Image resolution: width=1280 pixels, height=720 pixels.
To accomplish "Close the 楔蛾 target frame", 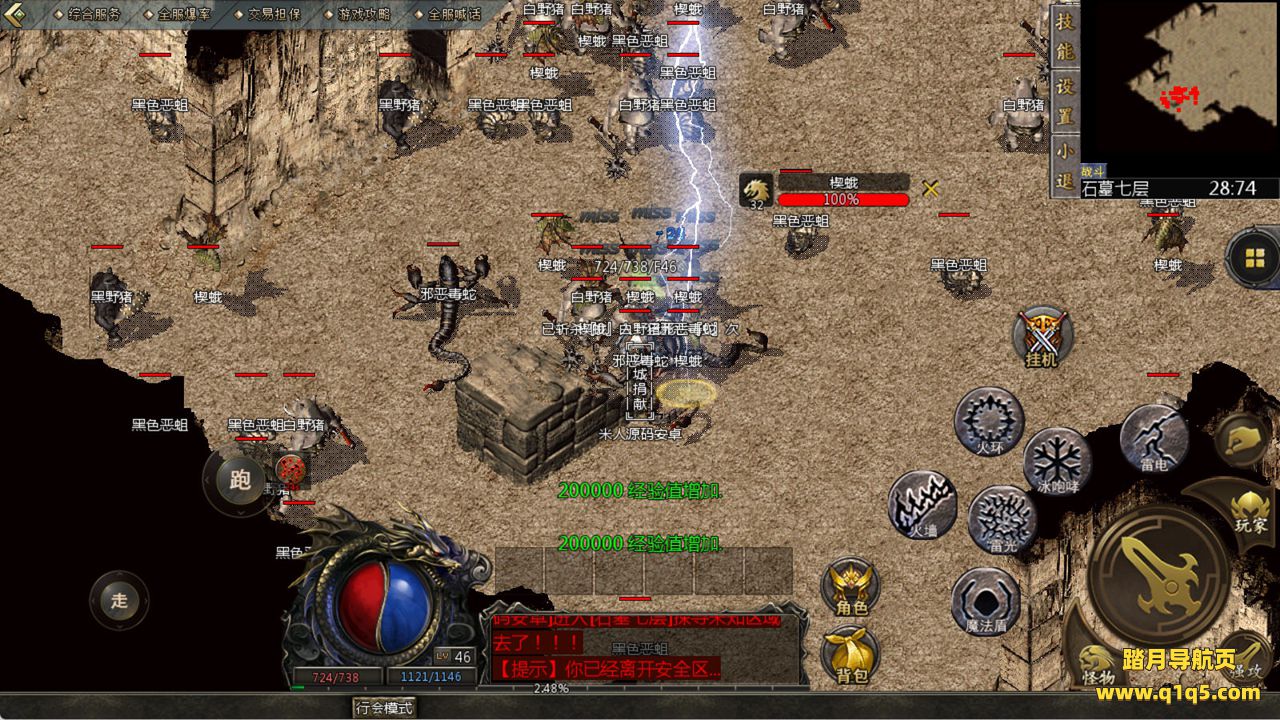I will [931, 188].
